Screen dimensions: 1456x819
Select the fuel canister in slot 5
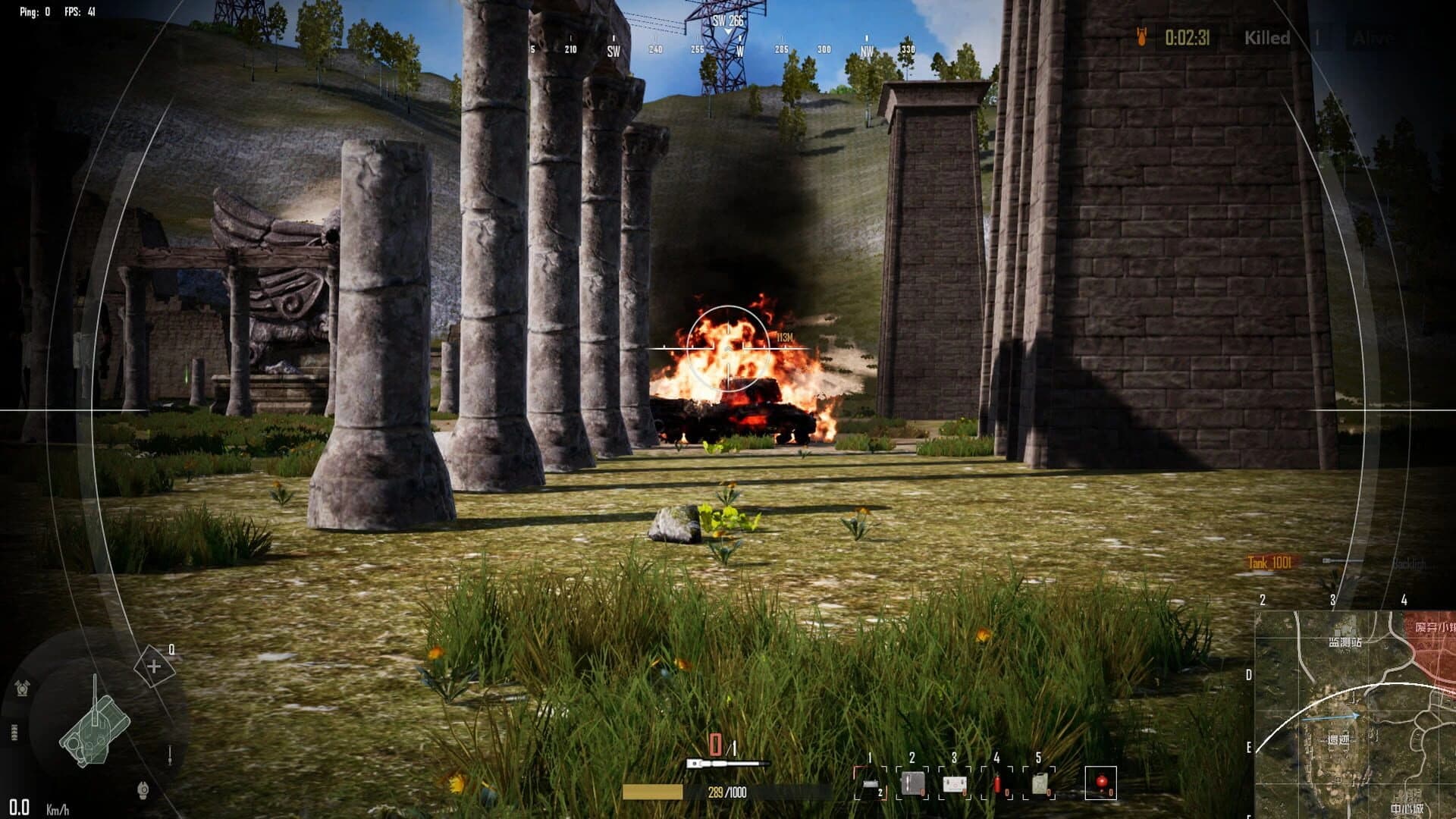coord(1040,783)
